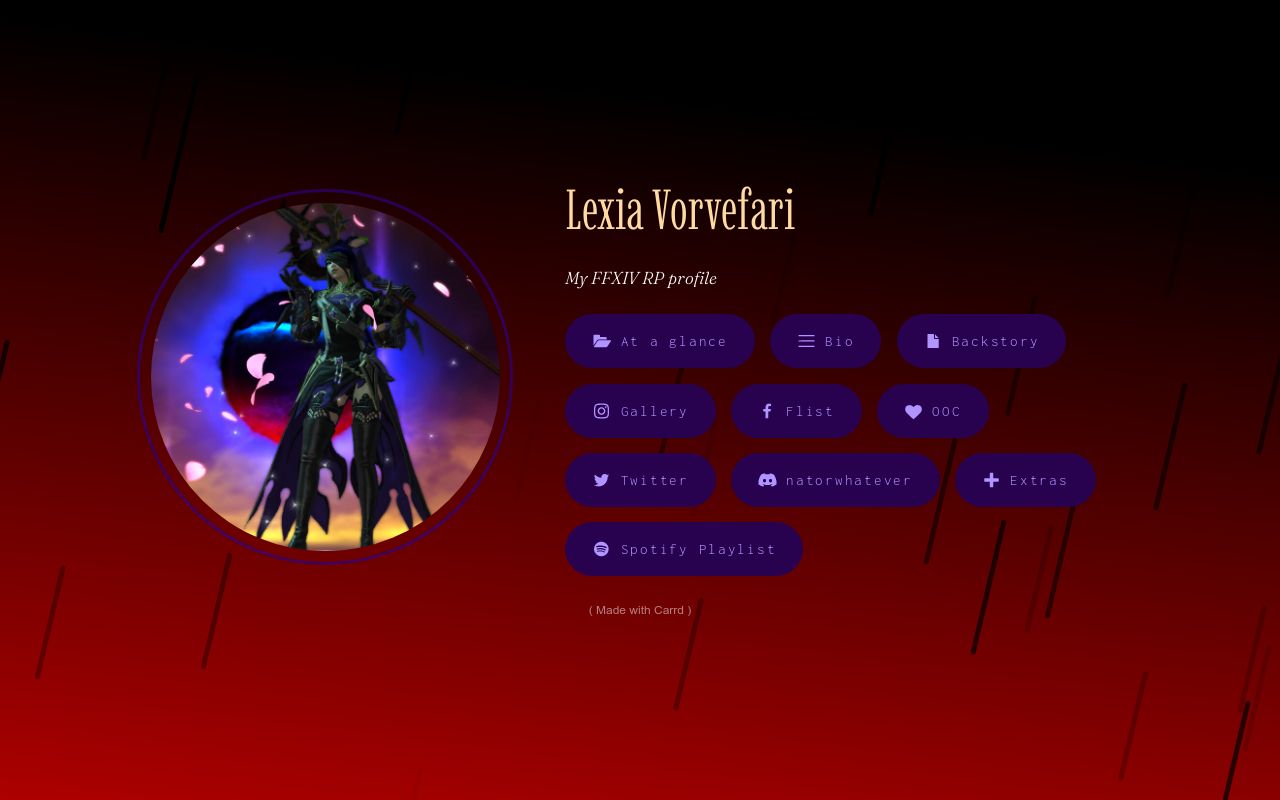Click the Facebook-style icon on Flist button
This screenshot has width=1280, height=800.
tap(767, 411)
